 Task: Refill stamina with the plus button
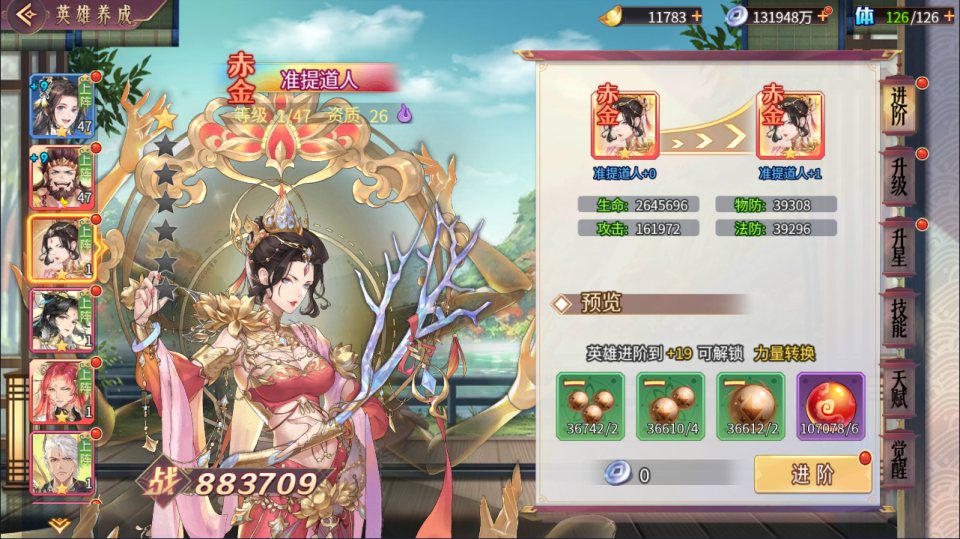point(948,16)
